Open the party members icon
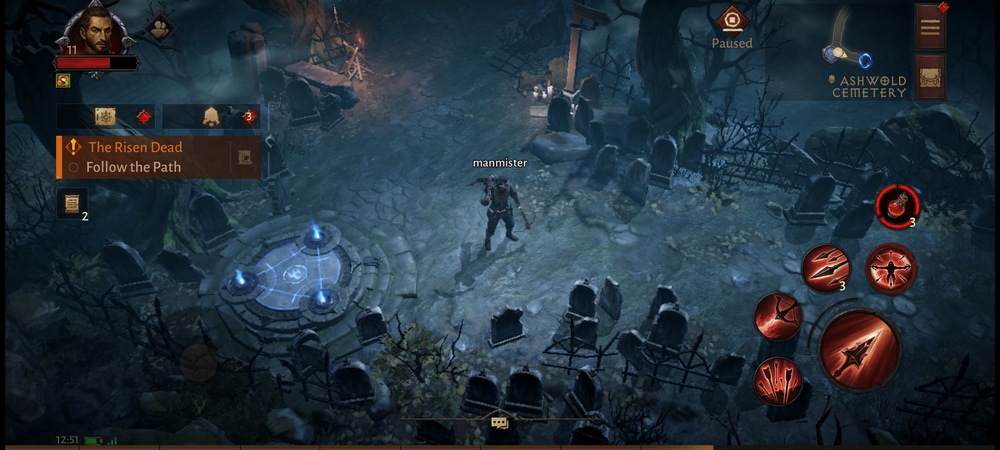 158,28
